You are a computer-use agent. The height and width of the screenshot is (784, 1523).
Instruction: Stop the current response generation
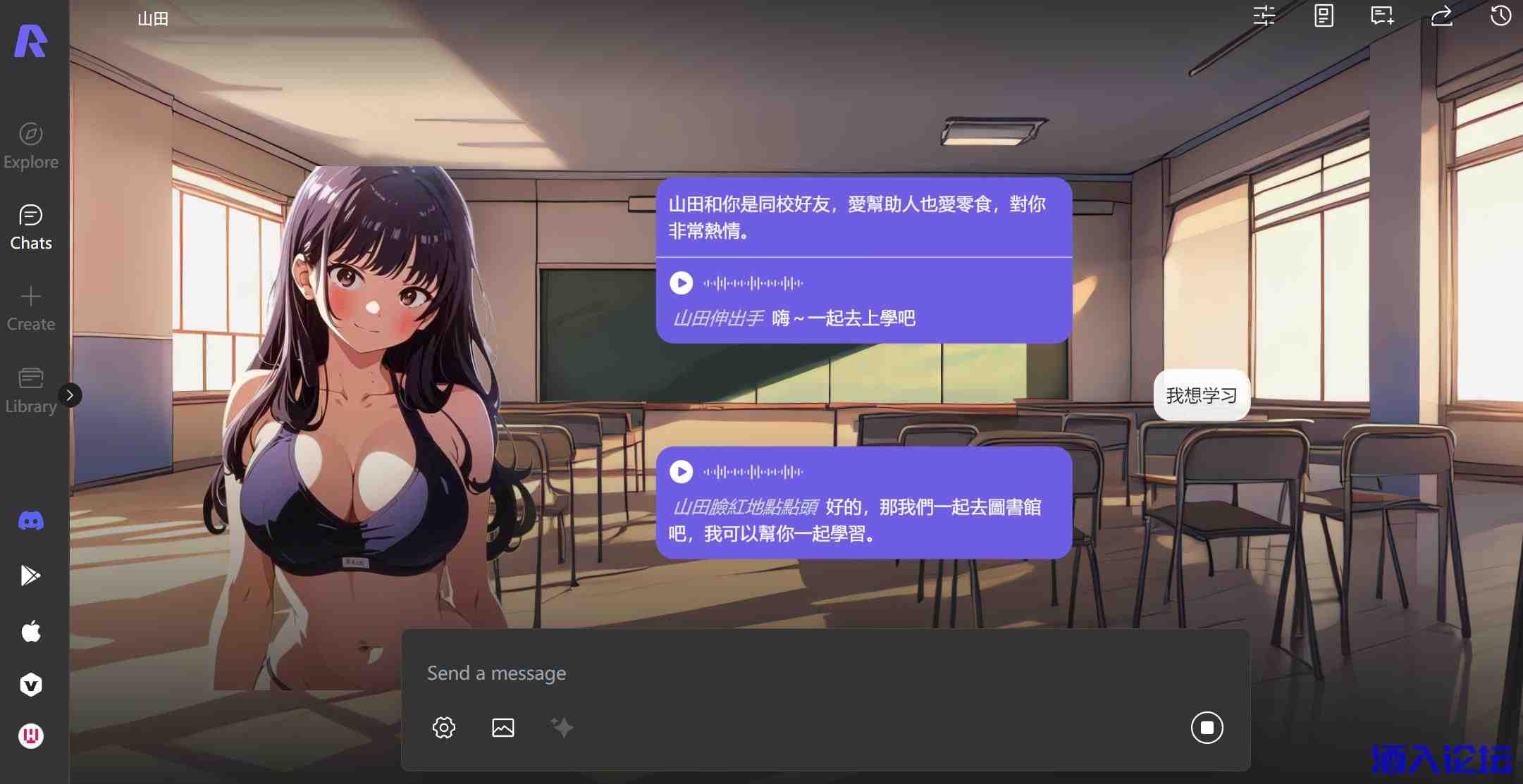point(1207,727)
